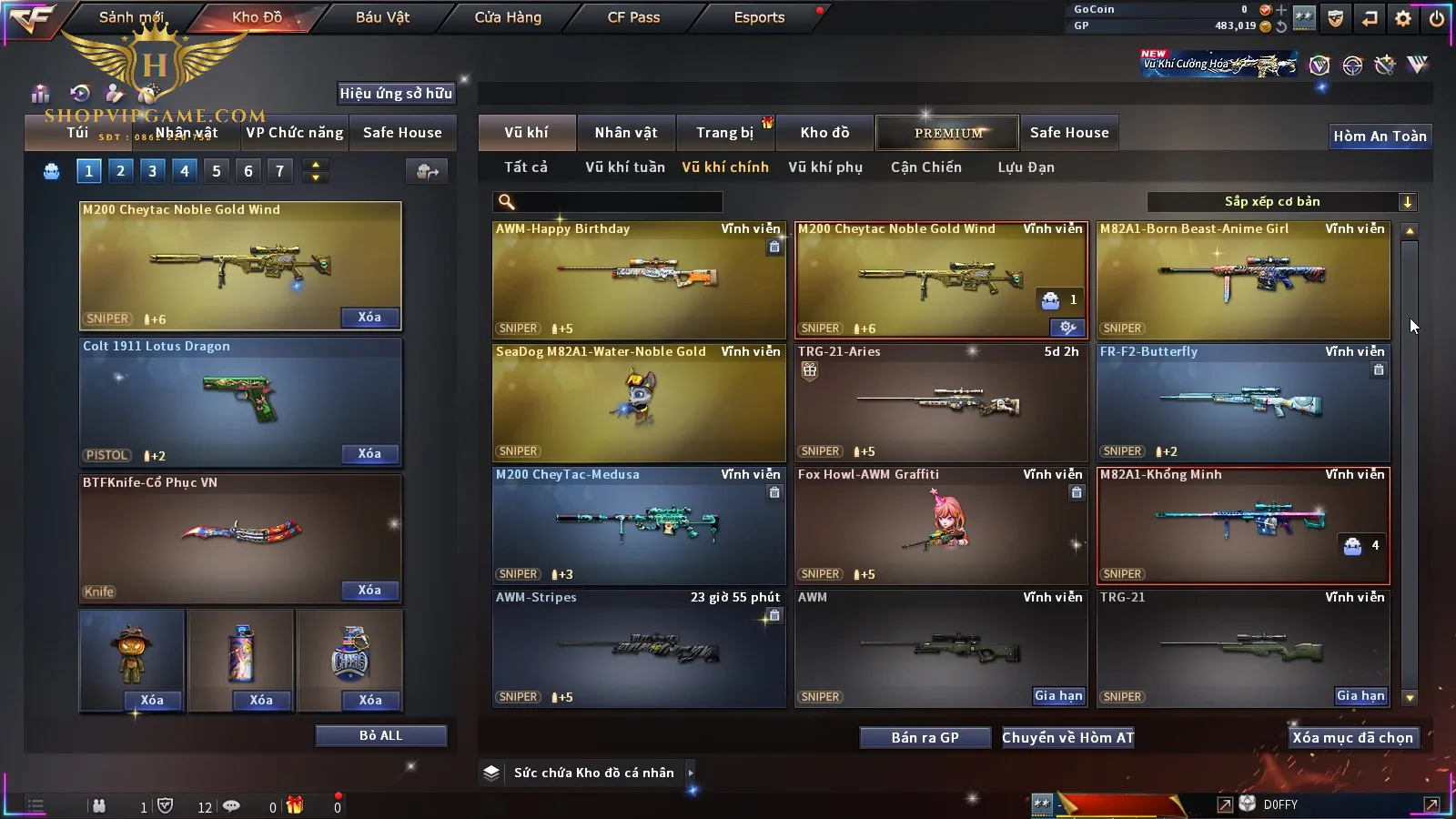Open the gear settings icon
Viewport: 1456px width, 819px height.
click(1403, 18)
